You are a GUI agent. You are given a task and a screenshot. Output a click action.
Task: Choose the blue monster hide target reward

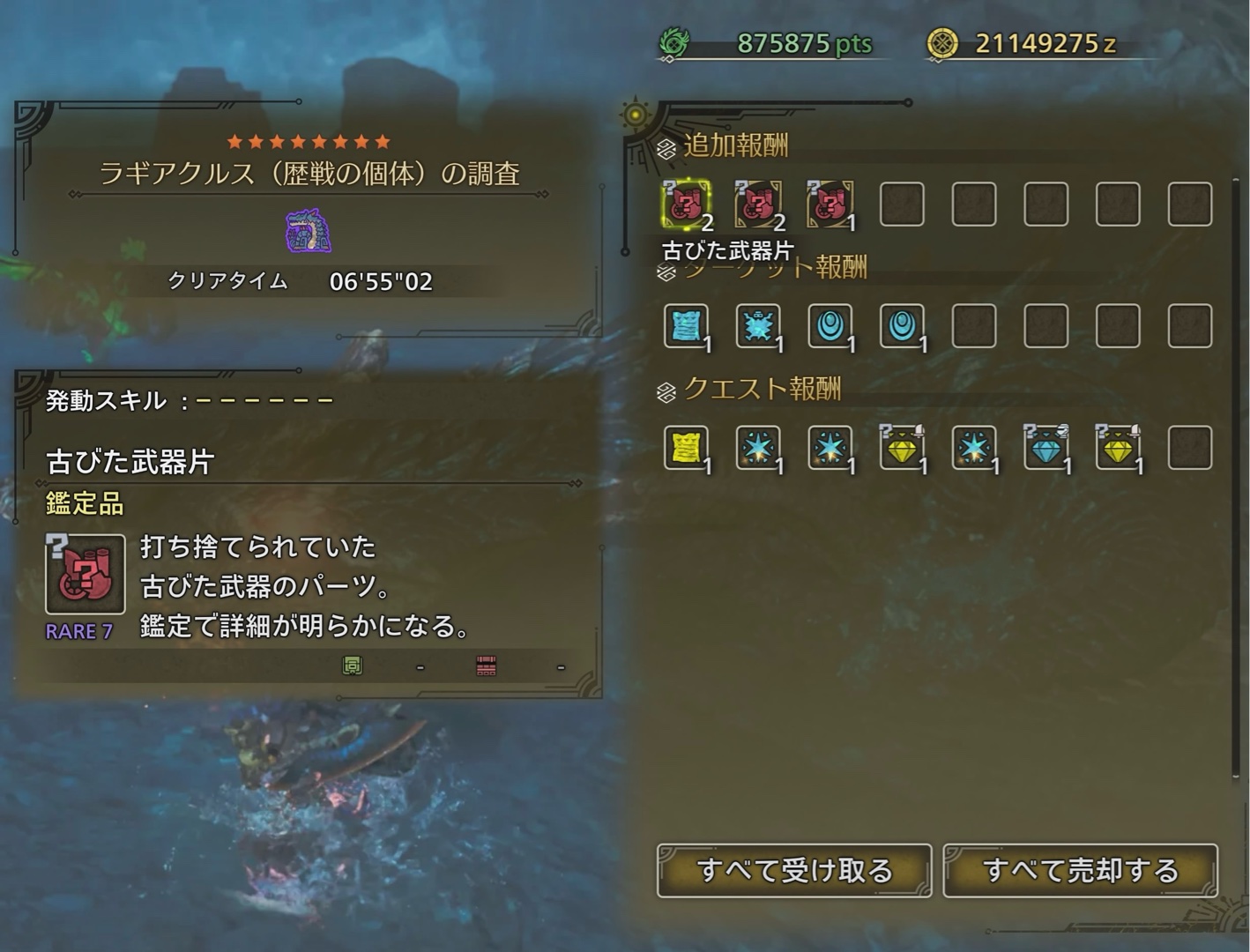coord(758,326)
